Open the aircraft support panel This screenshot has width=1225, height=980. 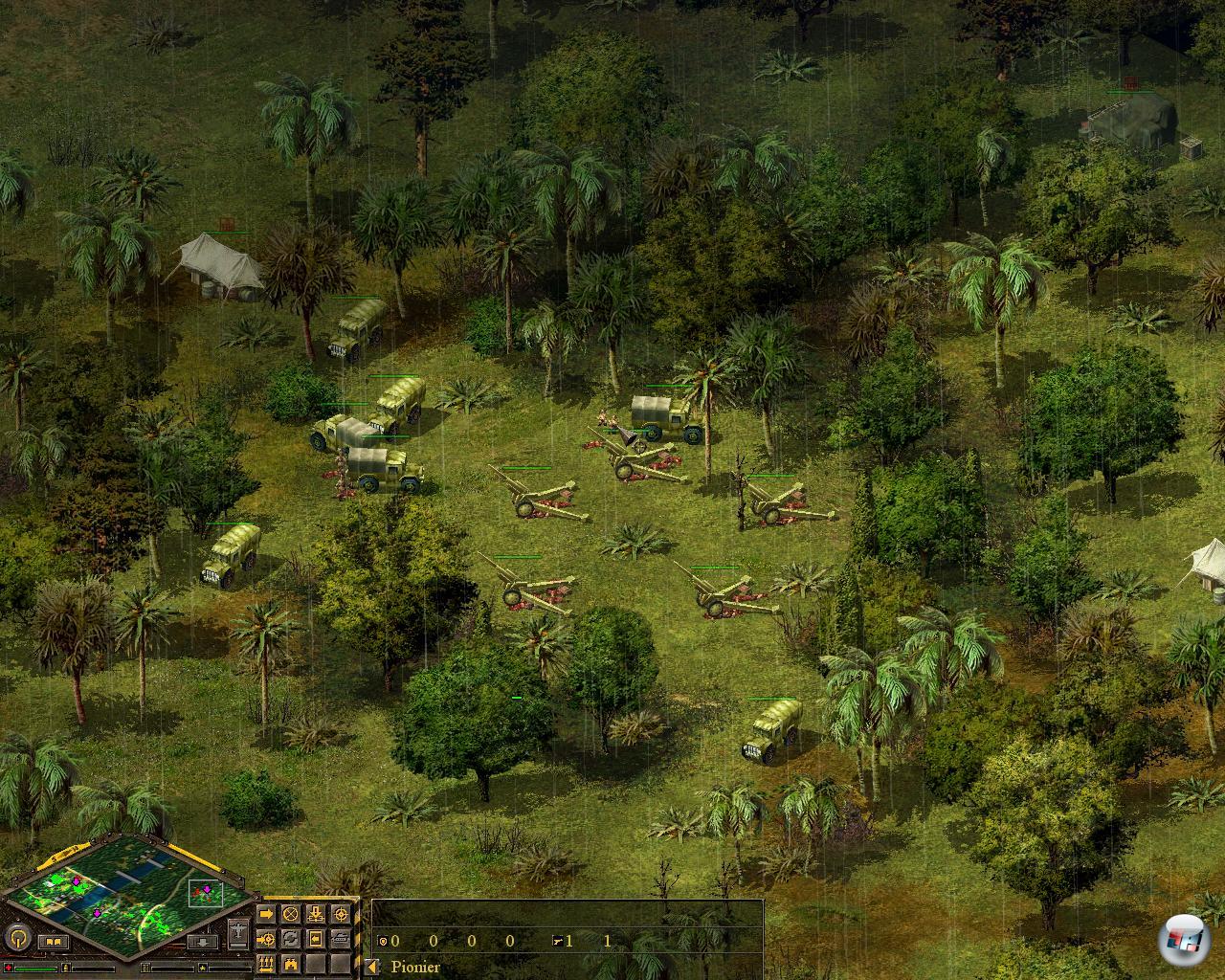pyautogui.click(x=238, y=930)
